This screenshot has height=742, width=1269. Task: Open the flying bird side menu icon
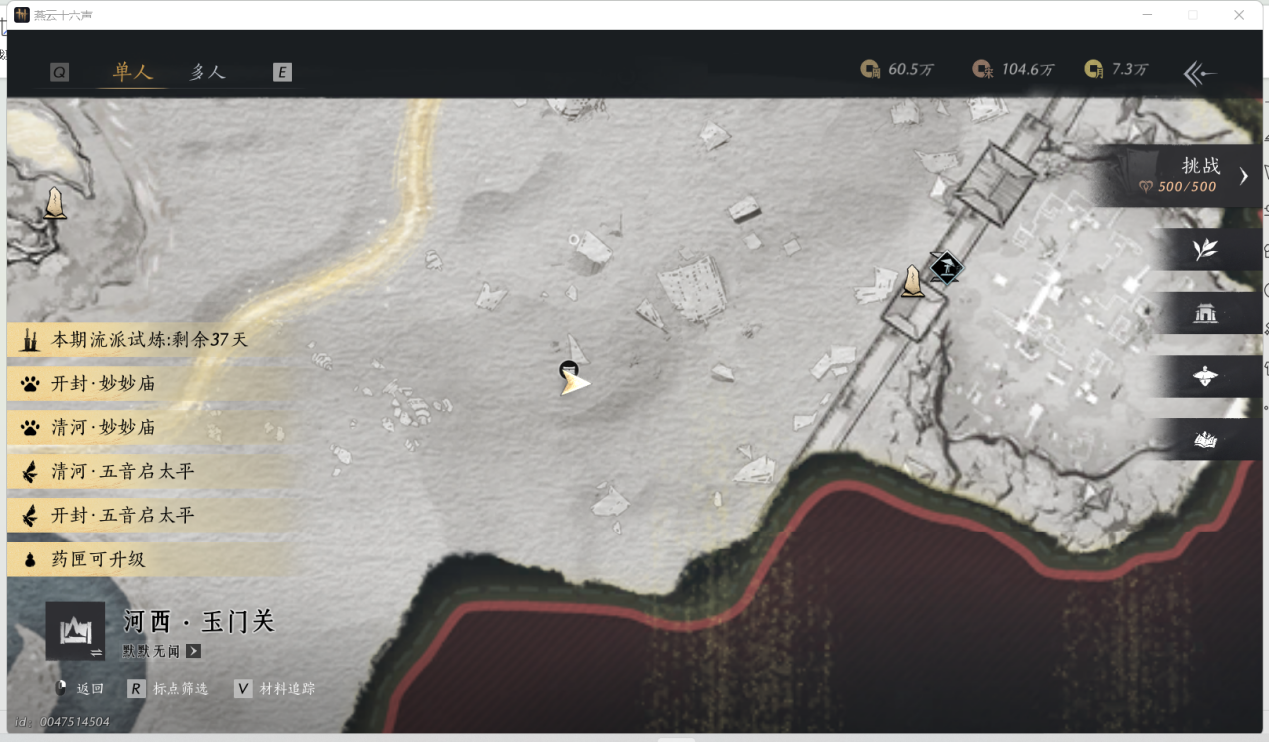(x=1205, y=377)
